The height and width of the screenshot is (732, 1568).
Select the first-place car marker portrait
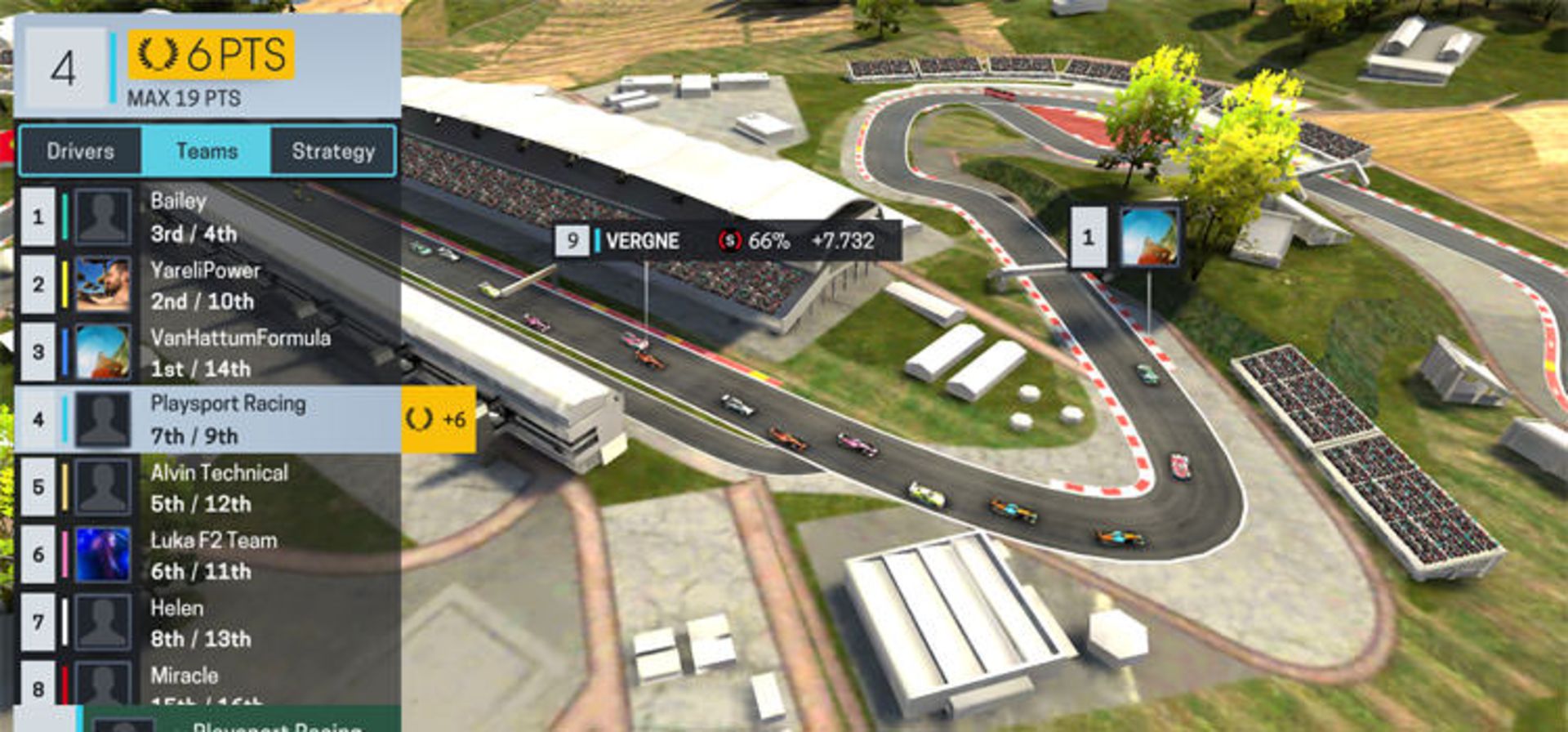[1148, 237]
